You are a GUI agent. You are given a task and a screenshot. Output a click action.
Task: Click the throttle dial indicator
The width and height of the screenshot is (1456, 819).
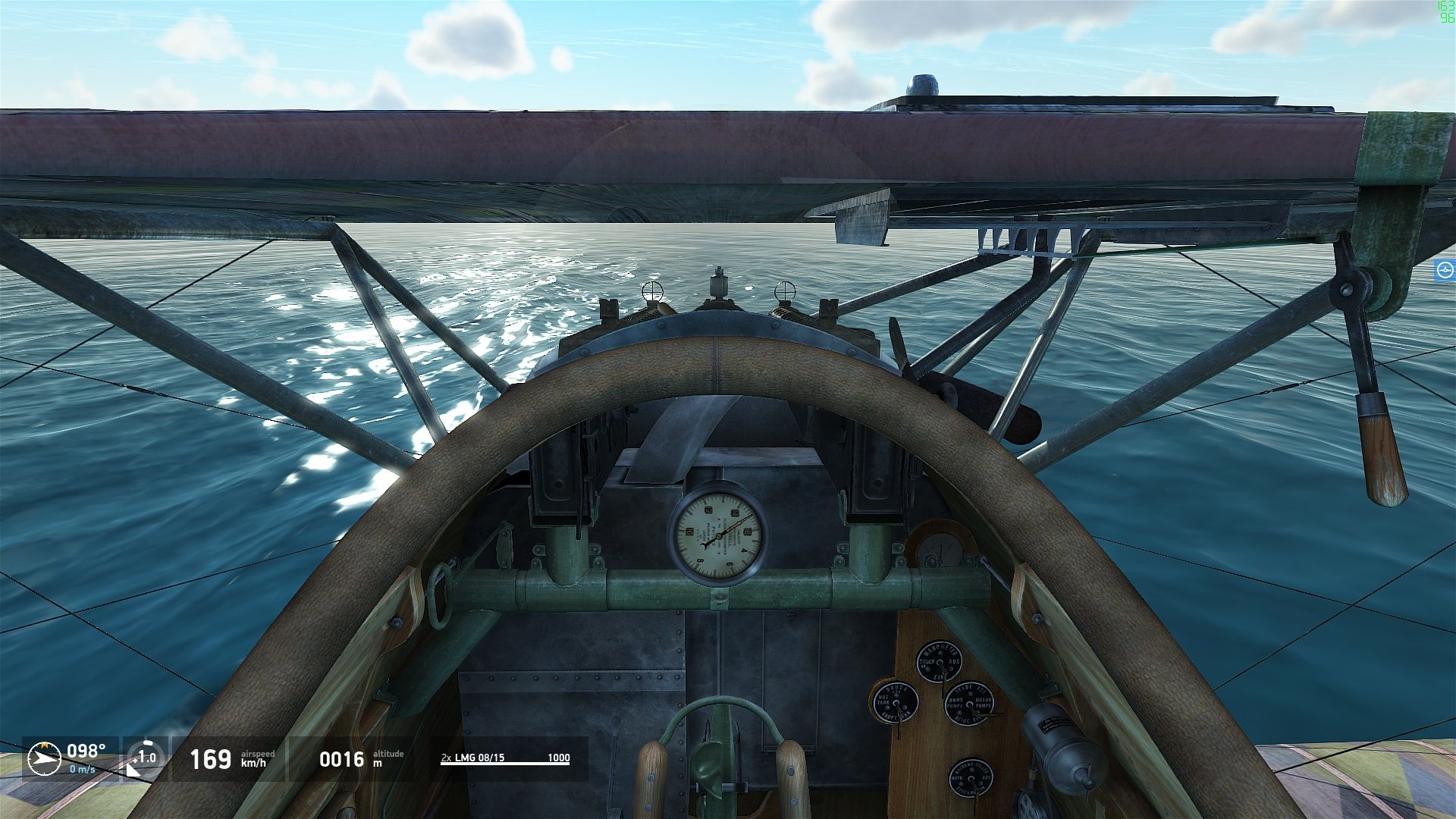pyautogui.click(x=145, y=757)
